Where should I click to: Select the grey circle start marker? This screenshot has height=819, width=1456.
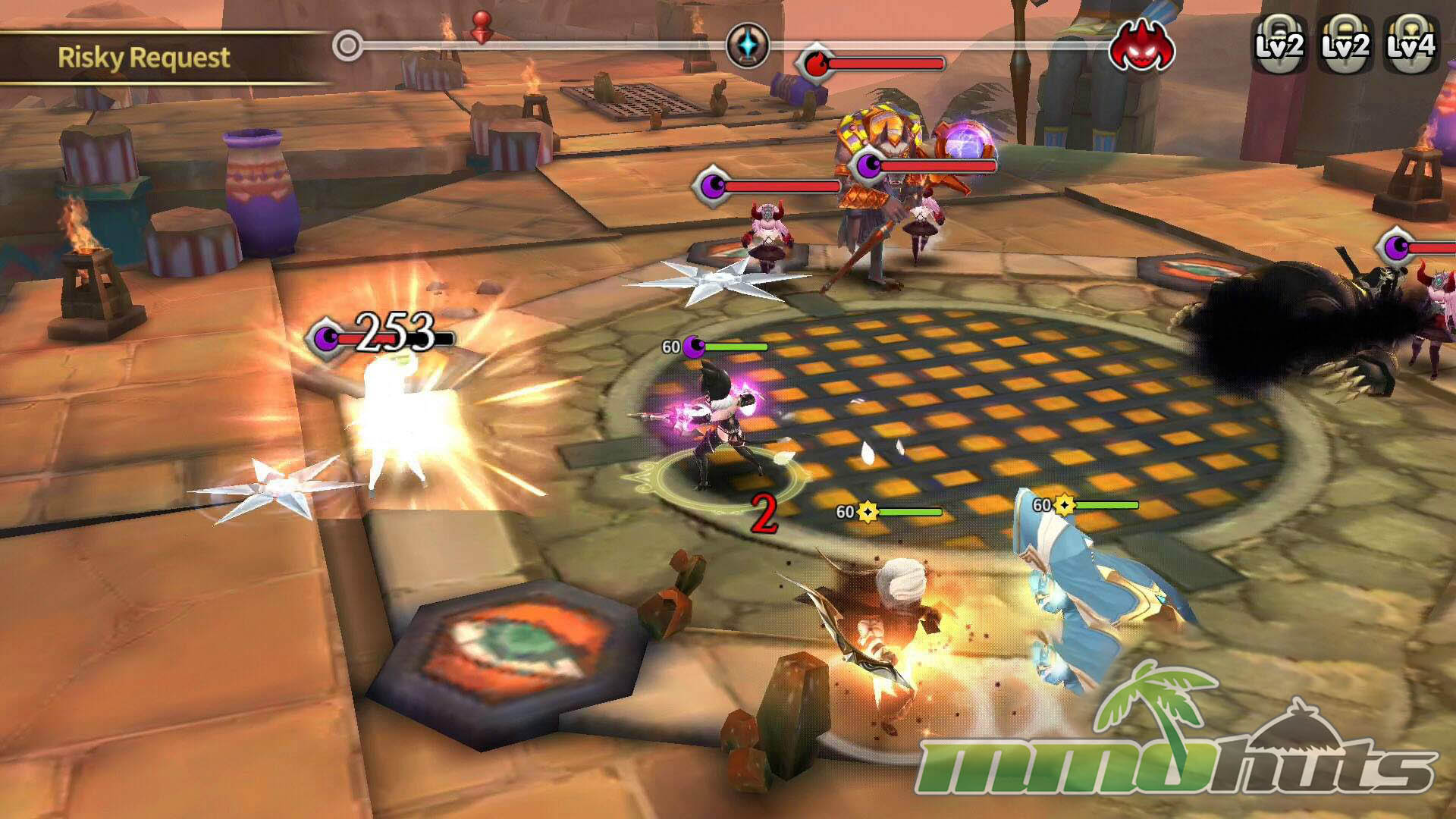point(347,46)
